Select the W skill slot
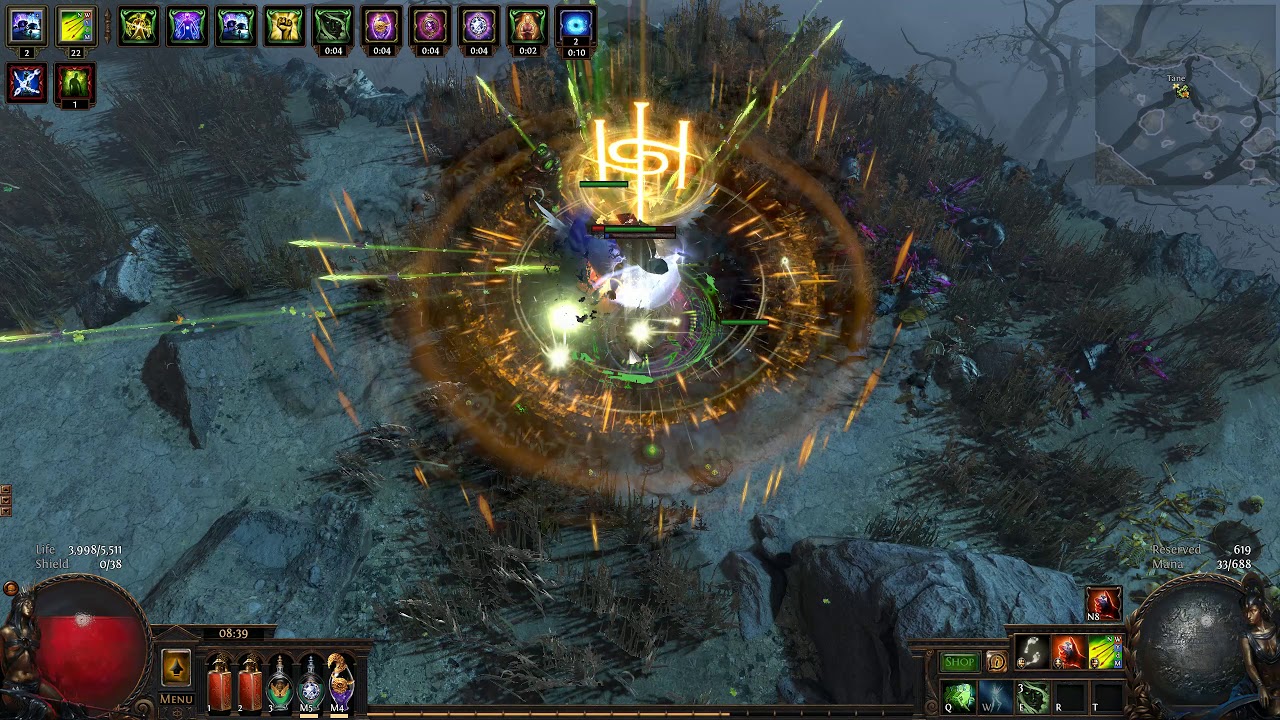Screen dimensions: 1280x720 click(996, 697)
